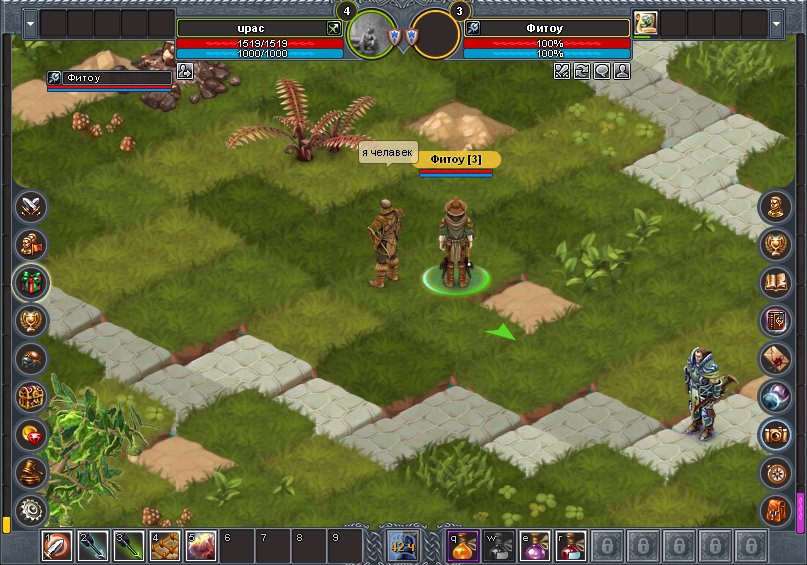Use the orange potion in slot q

[464, 546]
